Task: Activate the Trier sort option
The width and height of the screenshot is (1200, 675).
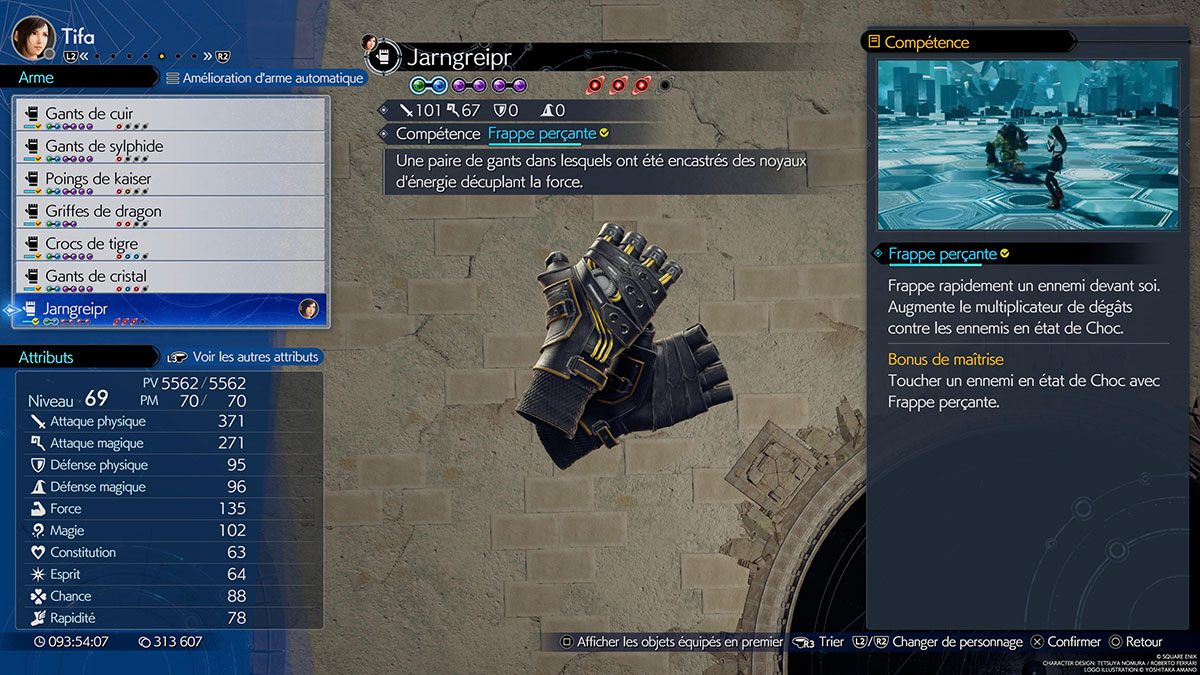Action: (x=820, y=642)
